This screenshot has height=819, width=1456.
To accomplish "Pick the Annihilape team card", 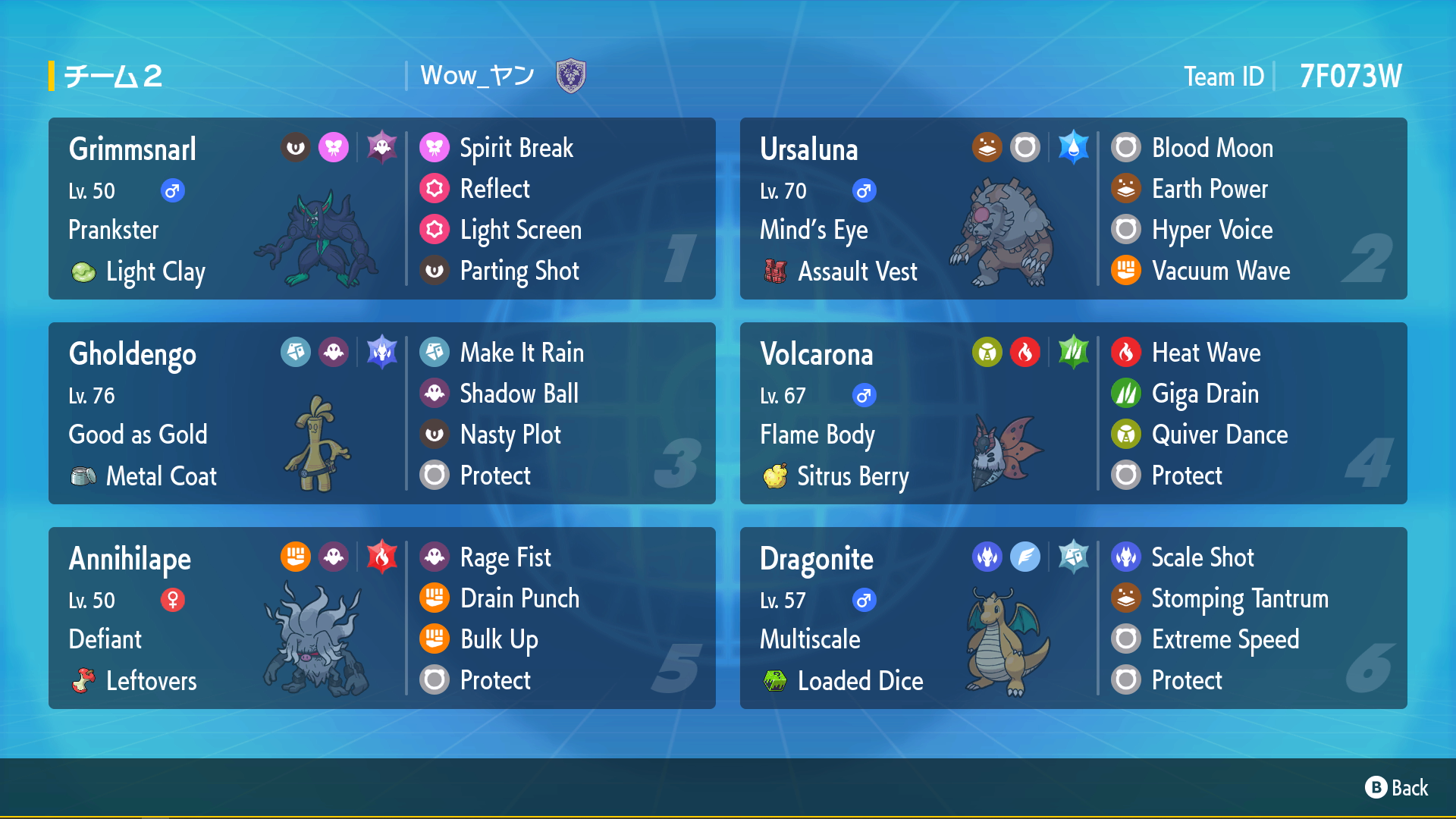I will click(x=381, y=618).
